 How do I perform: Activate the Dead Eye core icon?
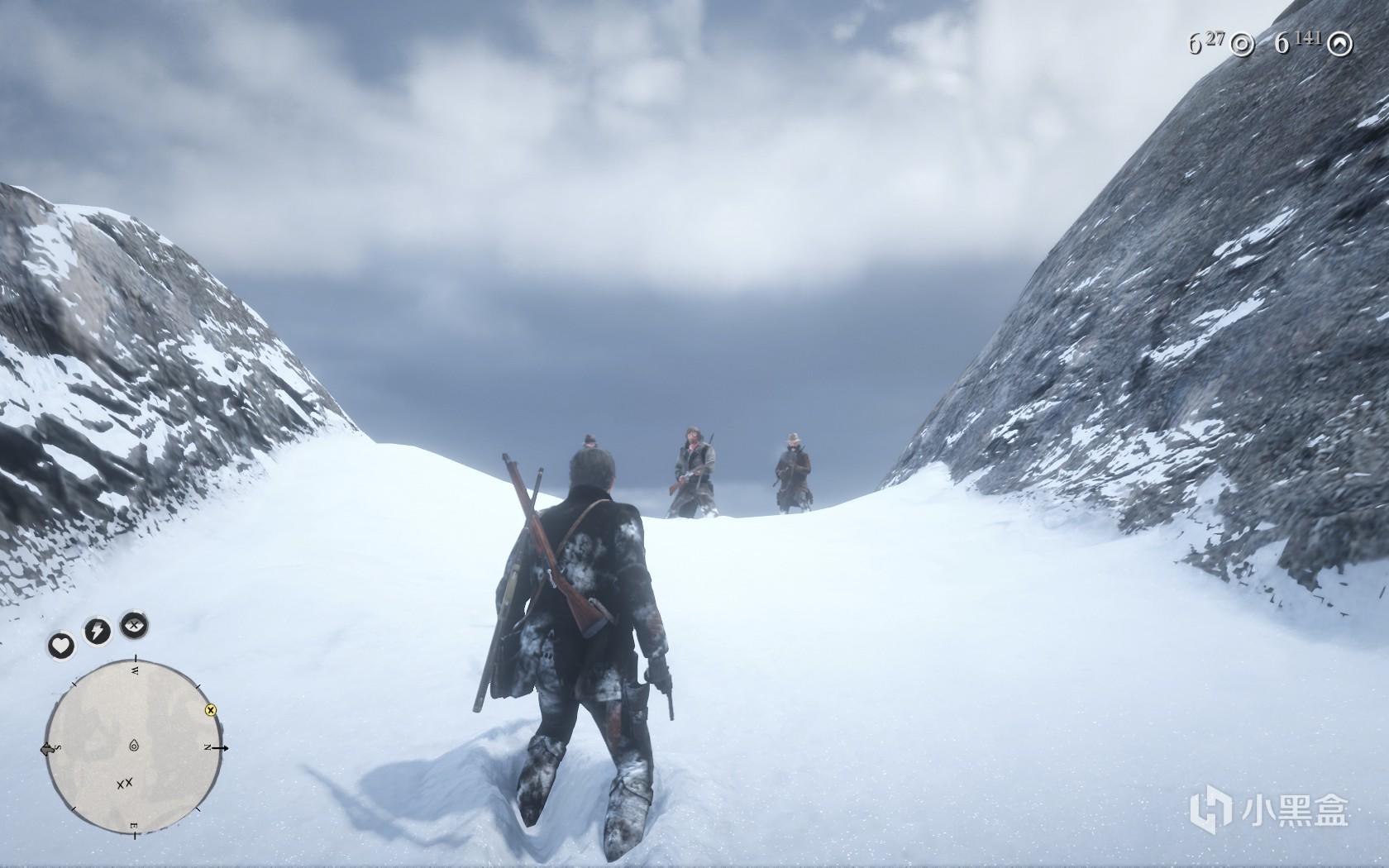point(134,624)
